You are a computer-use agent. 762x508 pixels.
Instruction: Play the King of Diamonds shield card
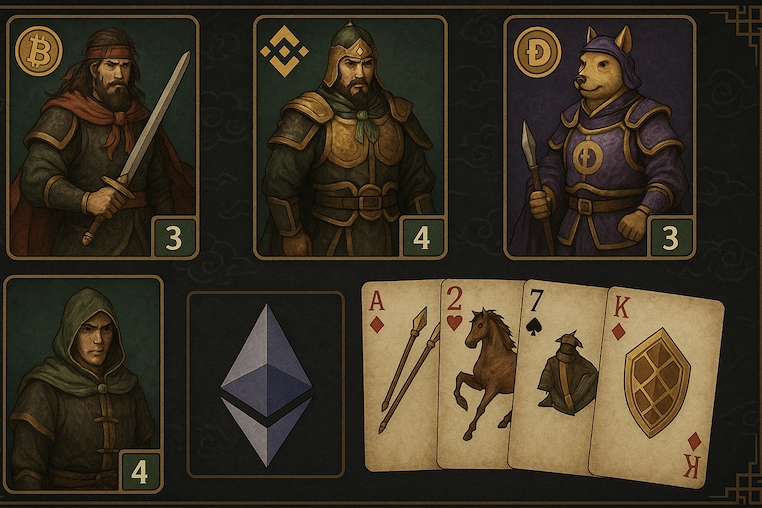tap(657, 387)
